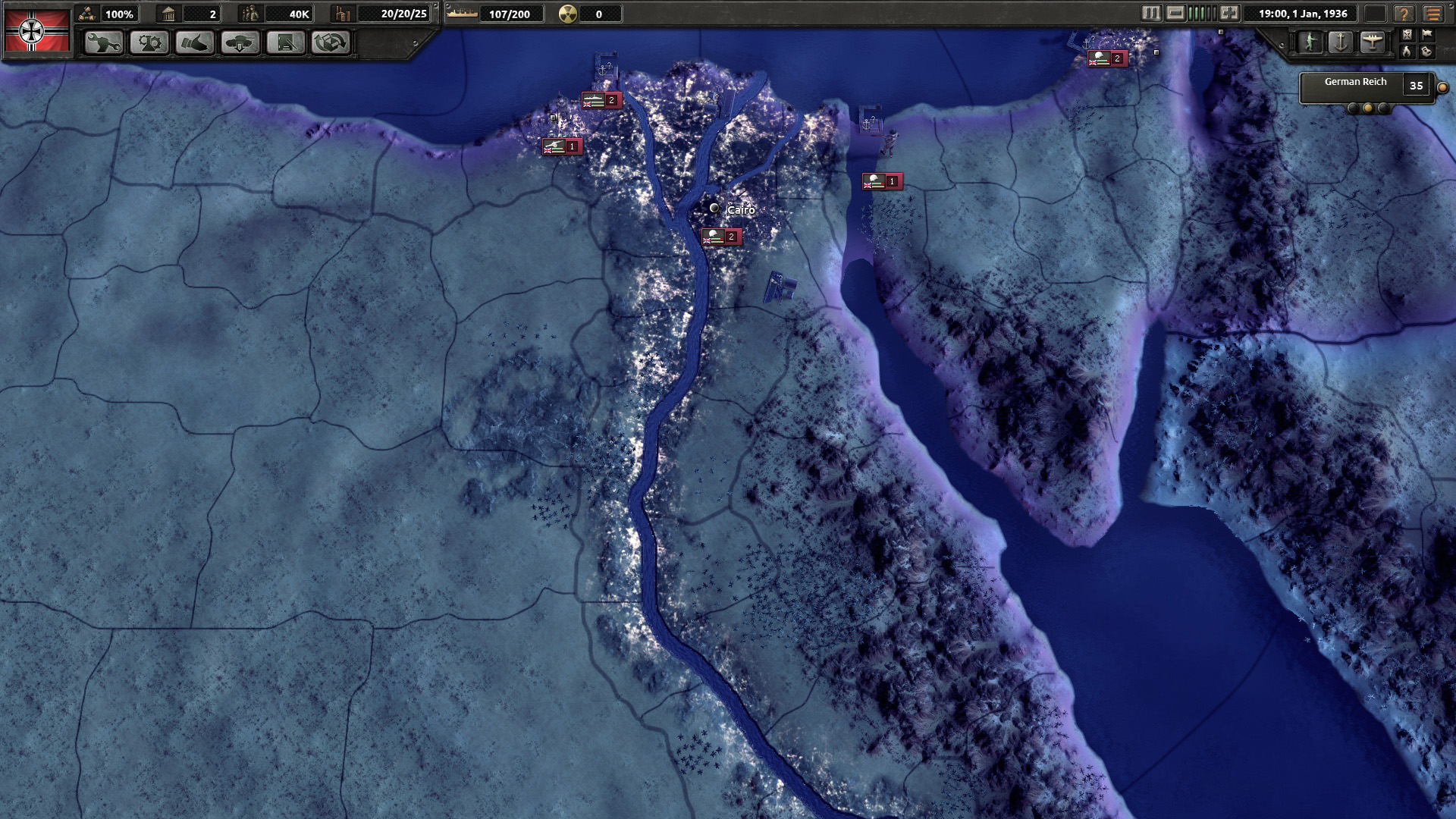Select the British division counter below Cairo

(720, 237)
